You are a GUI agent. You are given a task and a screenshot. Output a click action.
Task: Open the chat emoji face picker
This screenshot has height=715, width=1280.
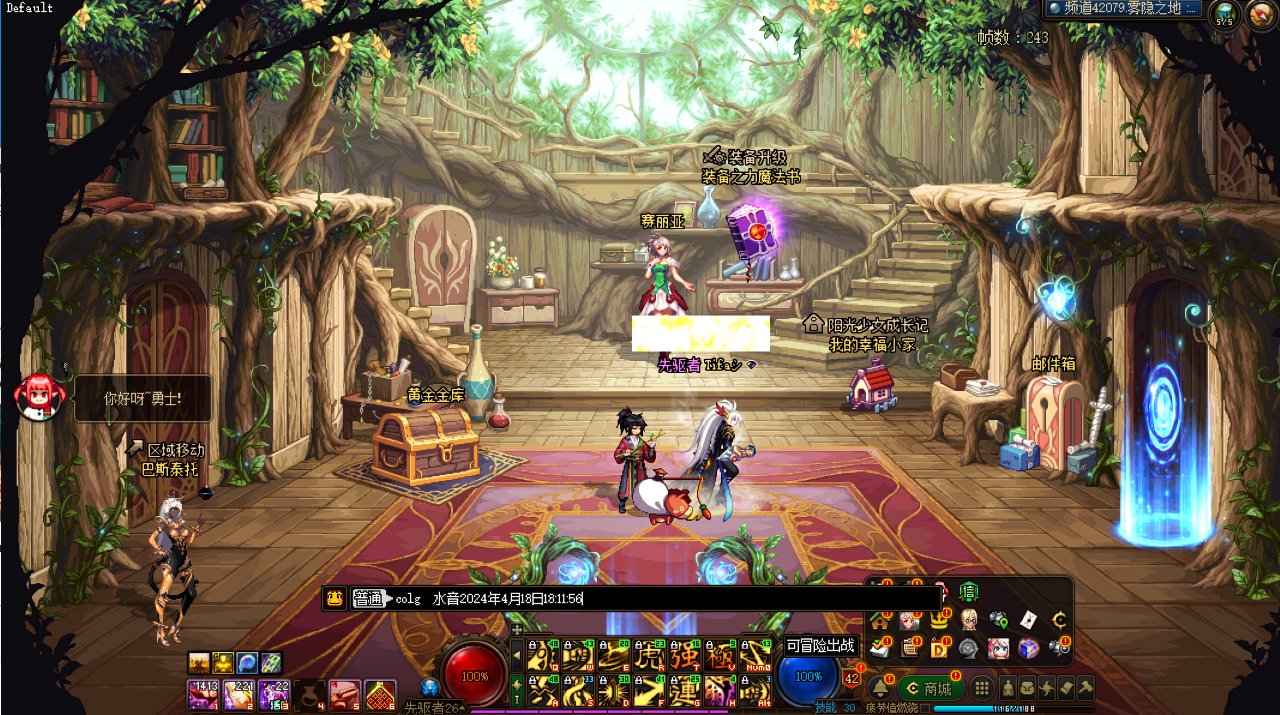click(x=335, y=598)
